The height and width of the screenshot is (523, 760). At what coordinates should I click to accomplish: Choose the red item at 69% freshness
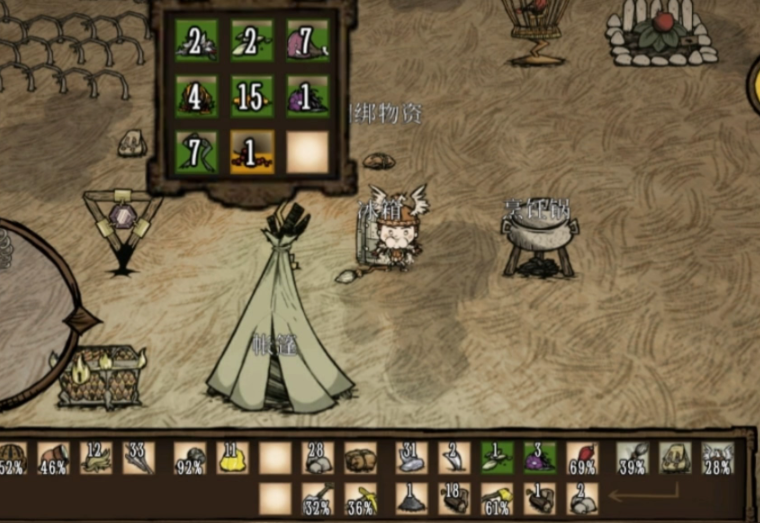(582, 458)
